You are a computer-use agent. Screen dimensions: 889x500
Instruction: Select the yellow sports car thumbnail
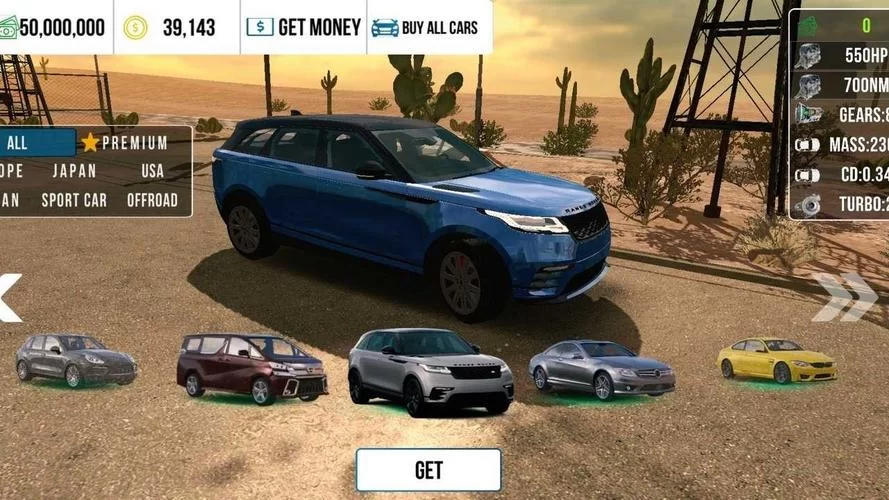pyautogui.click(x=776, y=360)
